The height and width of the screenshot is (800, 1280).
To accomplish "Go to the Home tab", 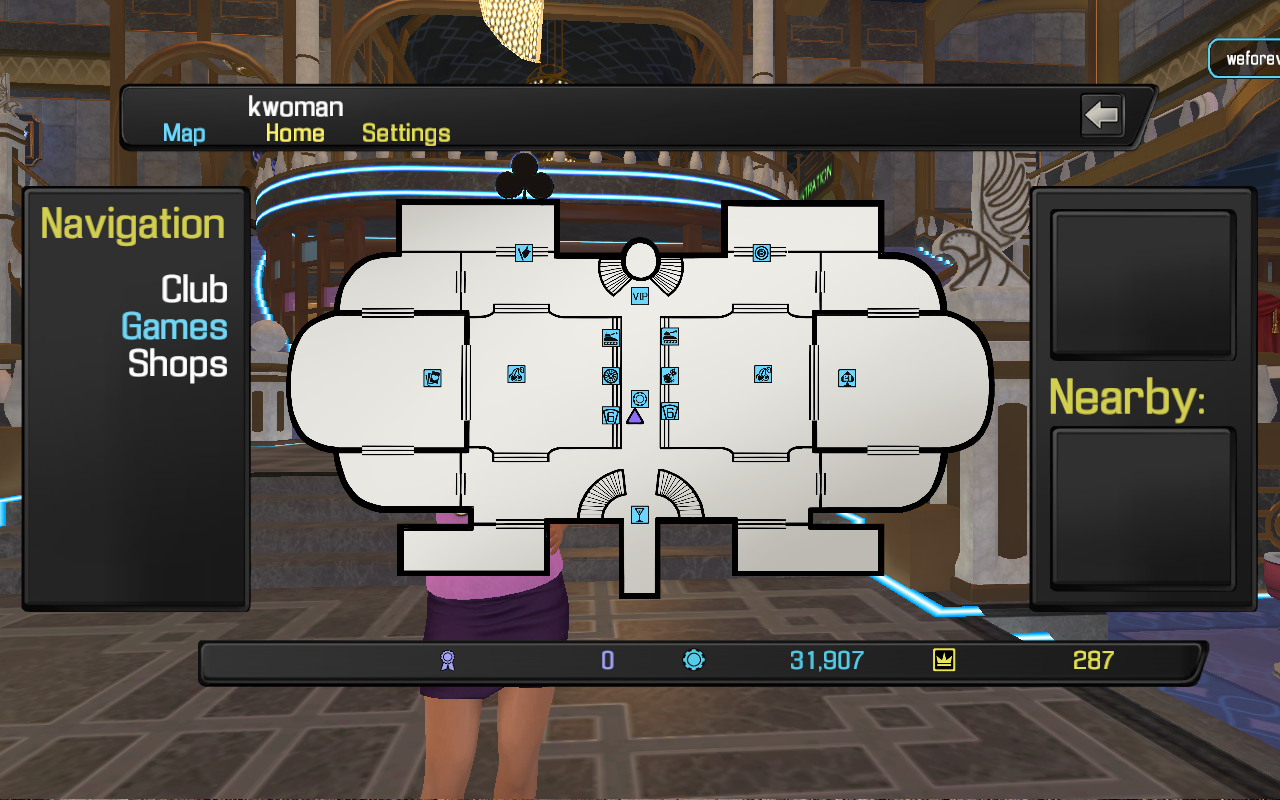I will [294, 133].
